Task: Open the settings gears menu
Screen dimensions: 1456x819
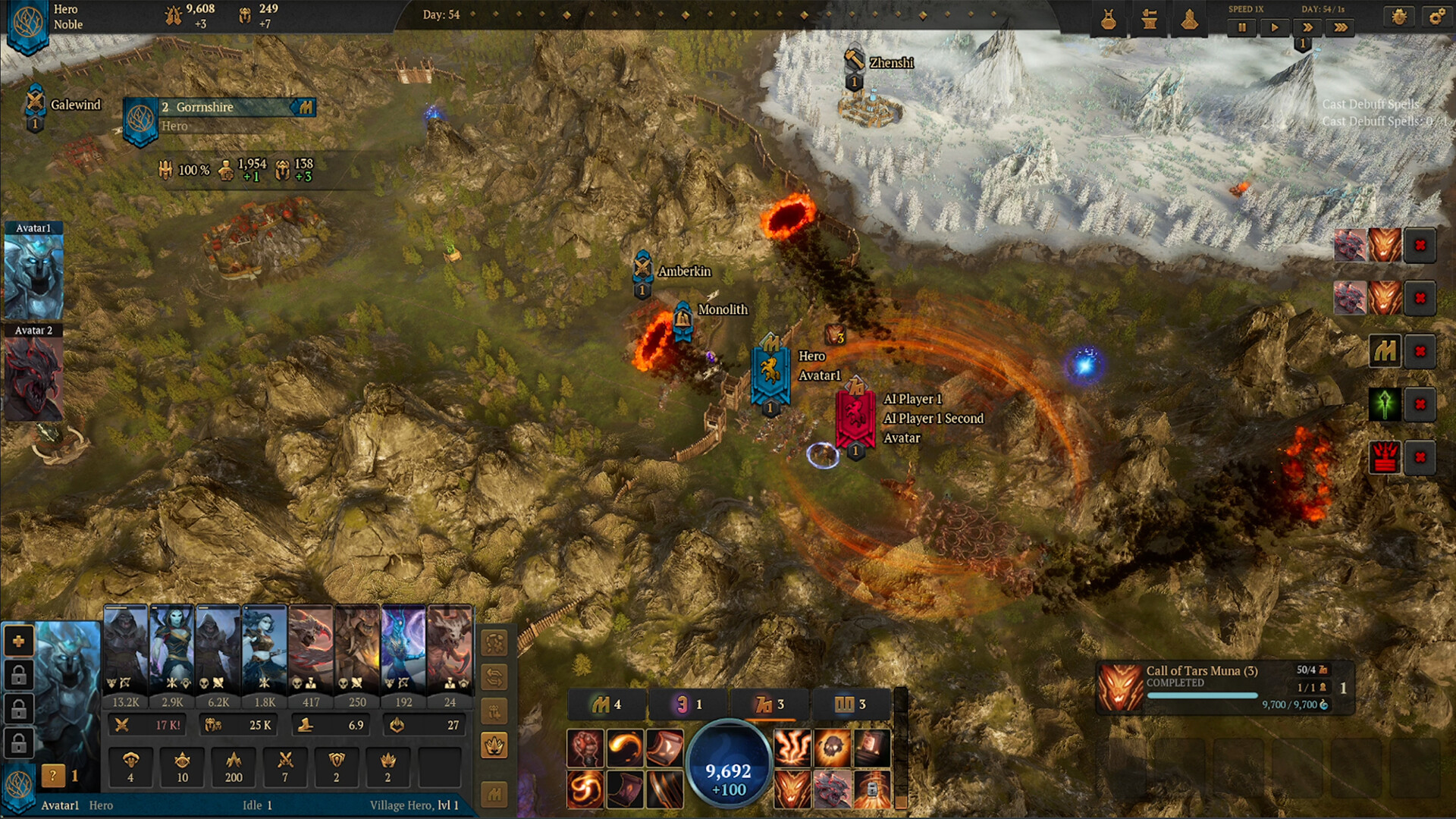Action: click(1436, 17)
